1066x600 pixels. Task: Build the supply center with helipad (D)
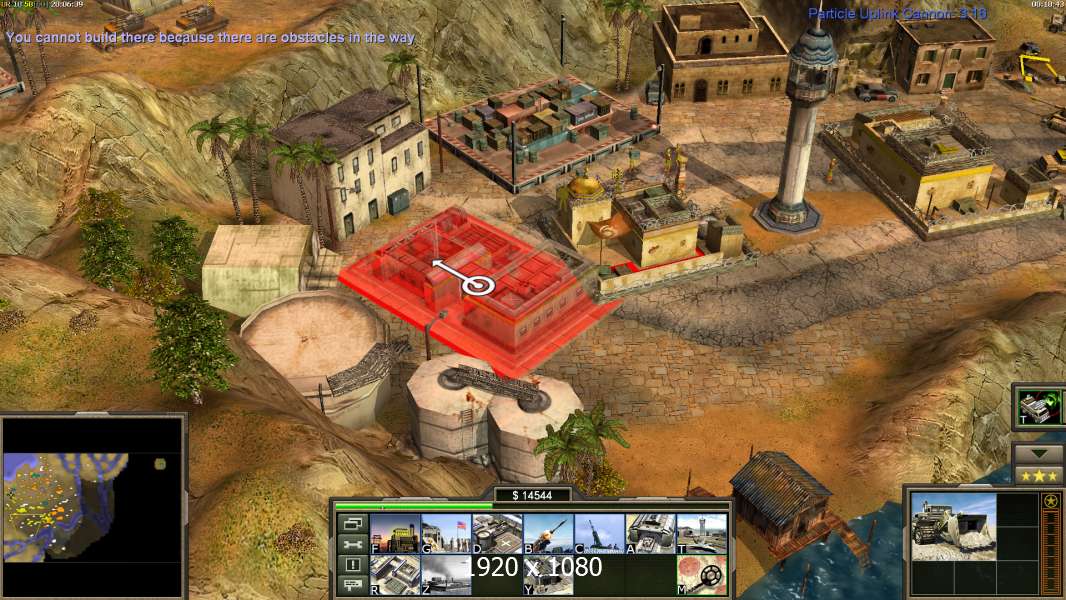click(497, 533)
